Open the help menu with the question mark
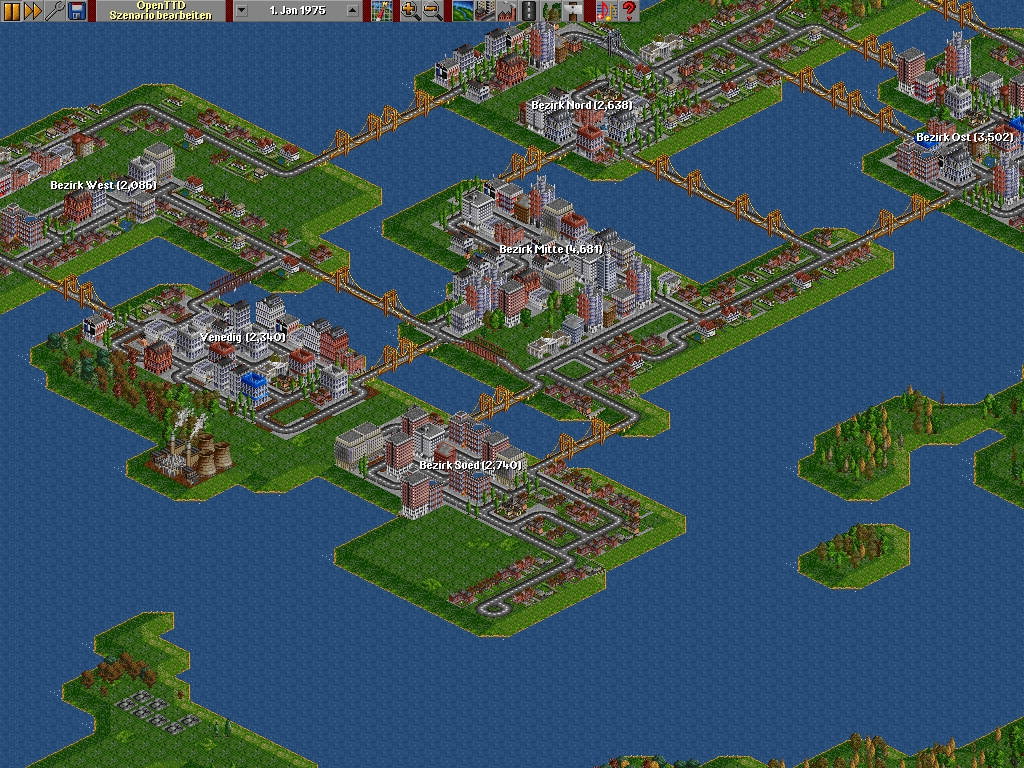This screenshot has height=768, width=1024. coord(628,11)
